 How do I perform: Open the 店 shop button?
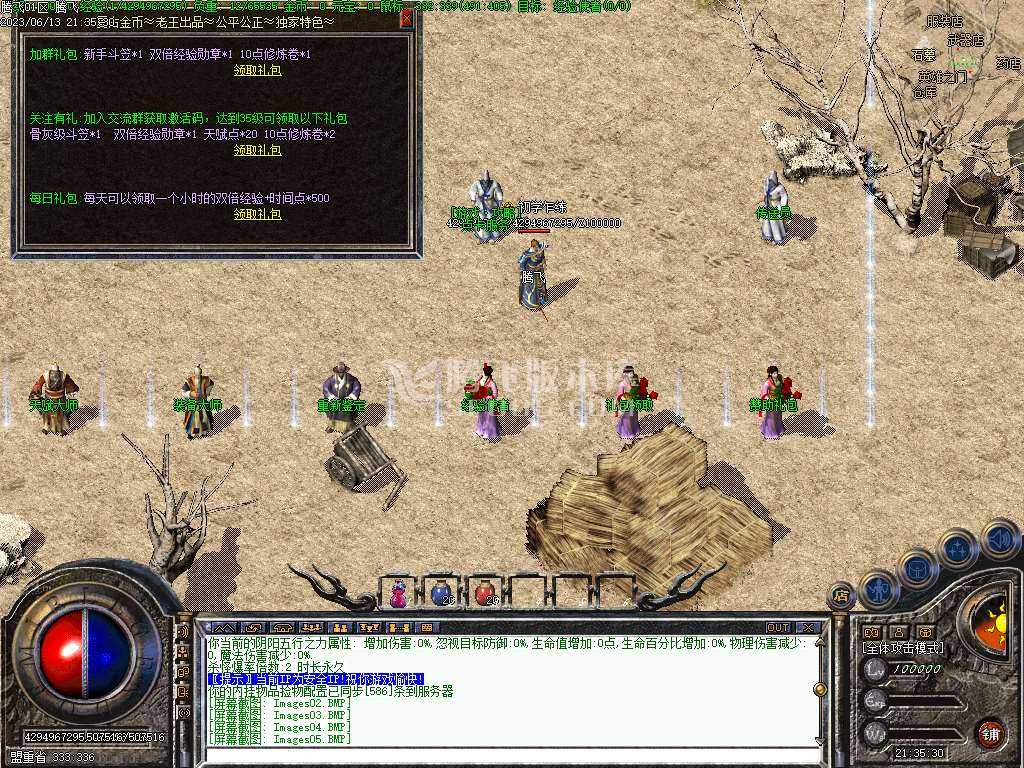tap(841, 596)
